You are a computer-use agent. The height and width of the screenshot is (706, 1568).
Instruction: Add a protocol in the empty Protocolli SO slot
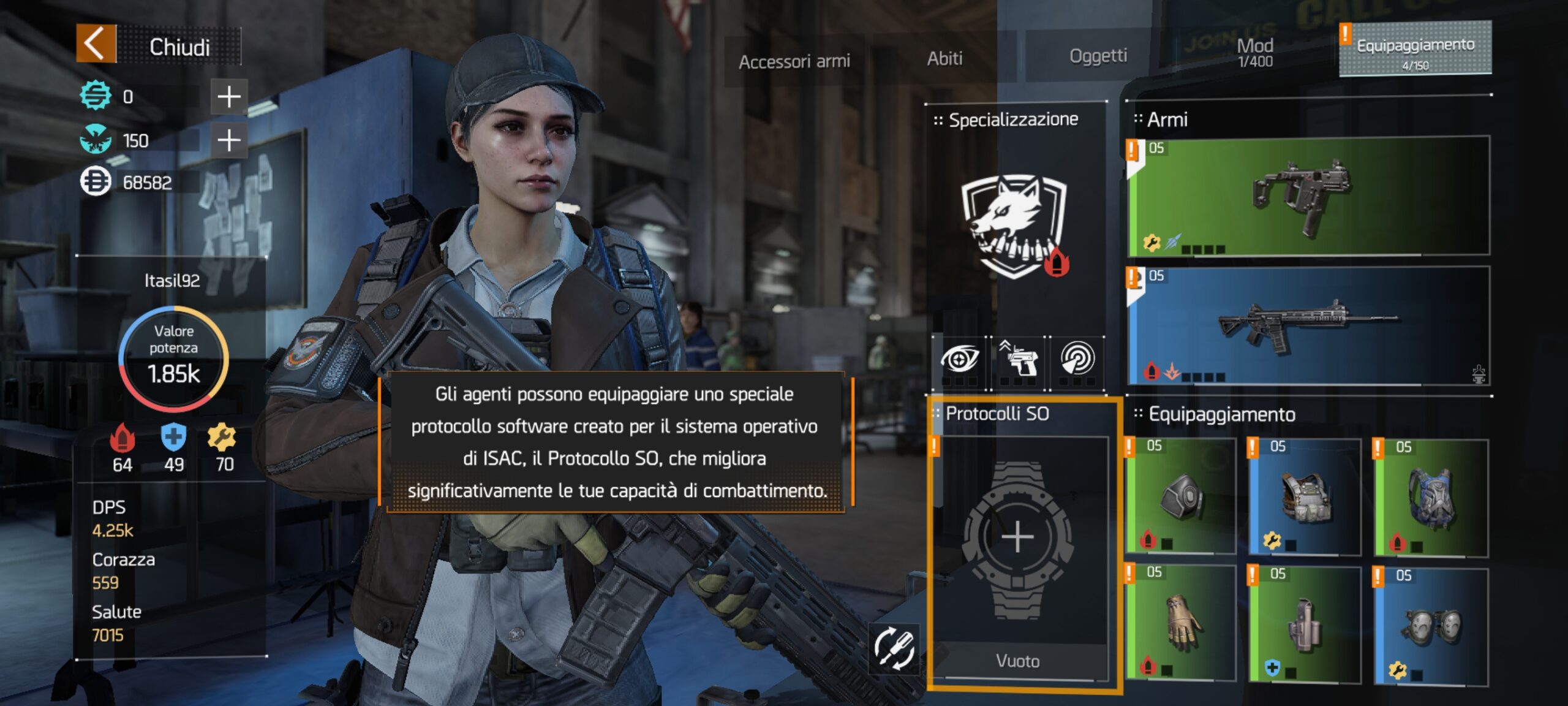[x=1017, y=538]
